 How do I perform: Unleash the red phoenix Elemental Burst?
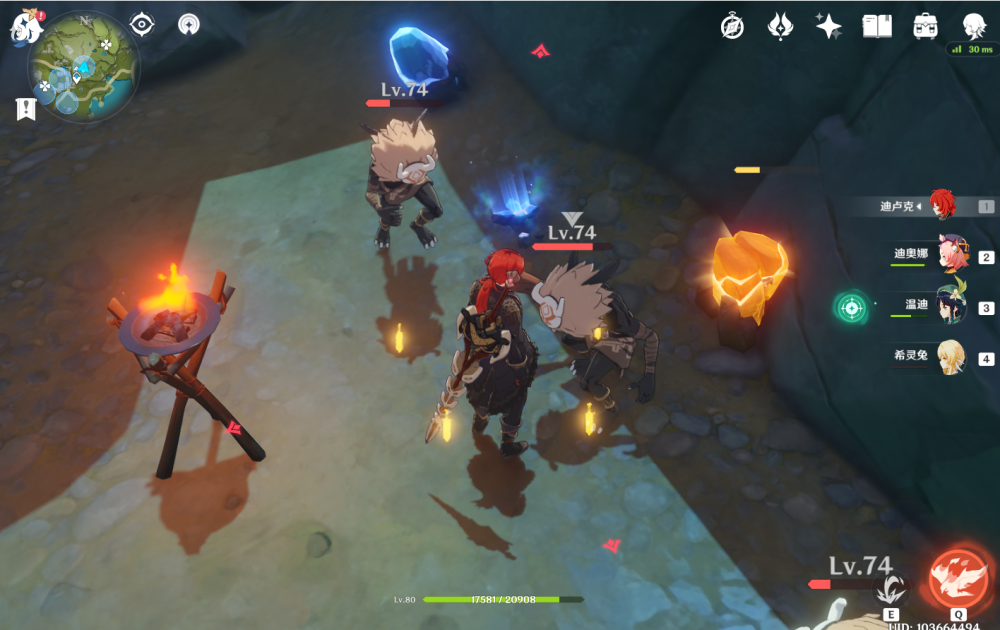(958, 578)
